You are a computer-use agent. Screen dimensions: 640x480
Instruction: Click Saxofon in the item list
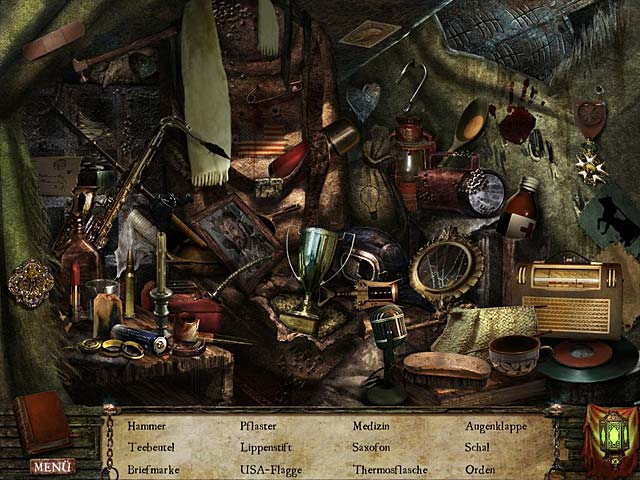tap(371, 447)
